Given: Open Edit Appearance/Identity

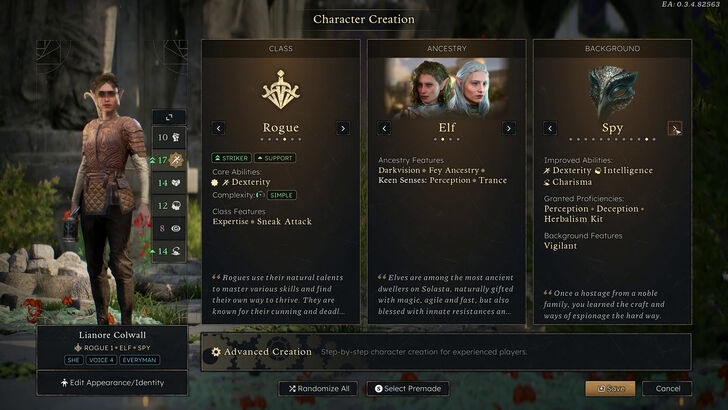Looking at the screenshot, I should coord(111,382).
